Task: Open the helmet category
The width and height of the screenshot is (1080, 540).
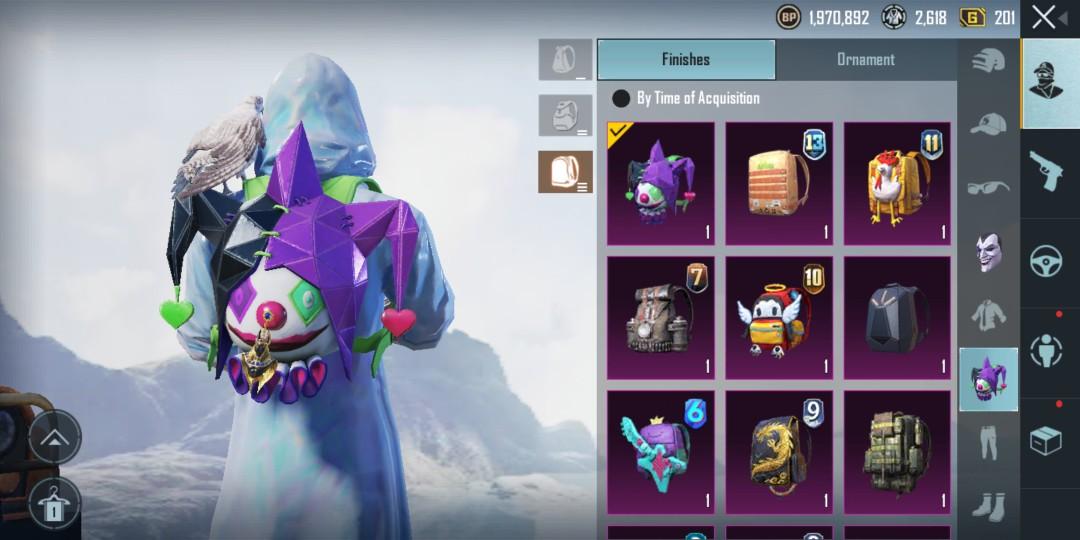Action: (988, 60)
